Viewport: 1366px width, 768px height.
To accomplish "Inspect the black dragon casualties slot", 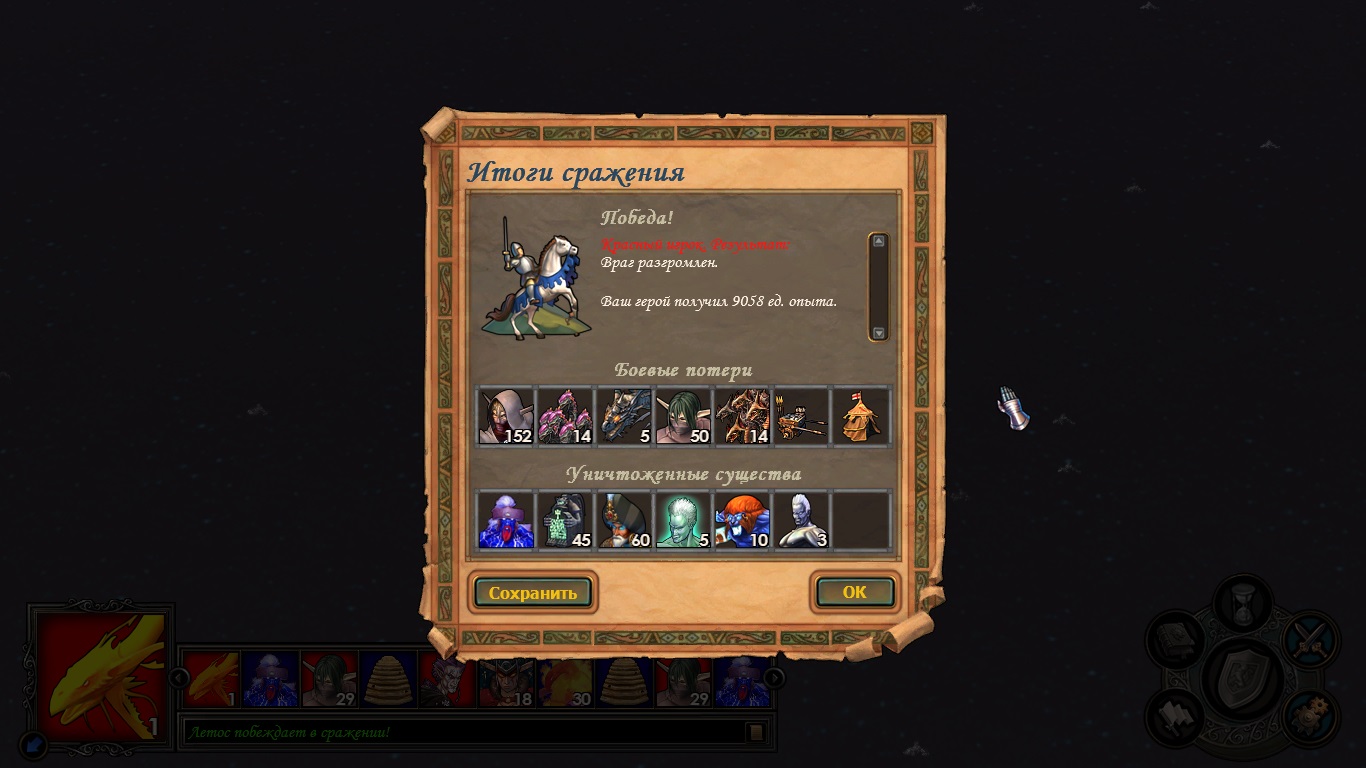I will pyautogui.click(x=624, y=416).
